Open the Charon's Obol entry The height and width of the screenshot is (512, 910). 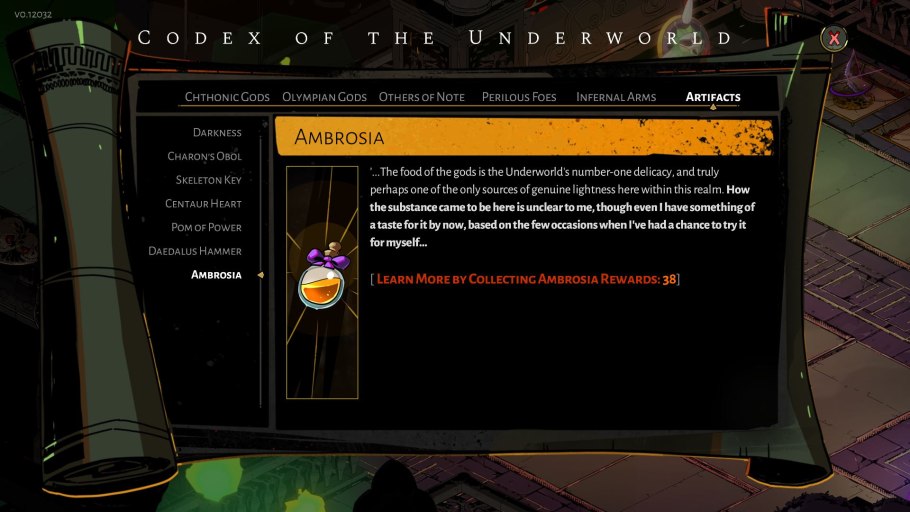(204, 157)
